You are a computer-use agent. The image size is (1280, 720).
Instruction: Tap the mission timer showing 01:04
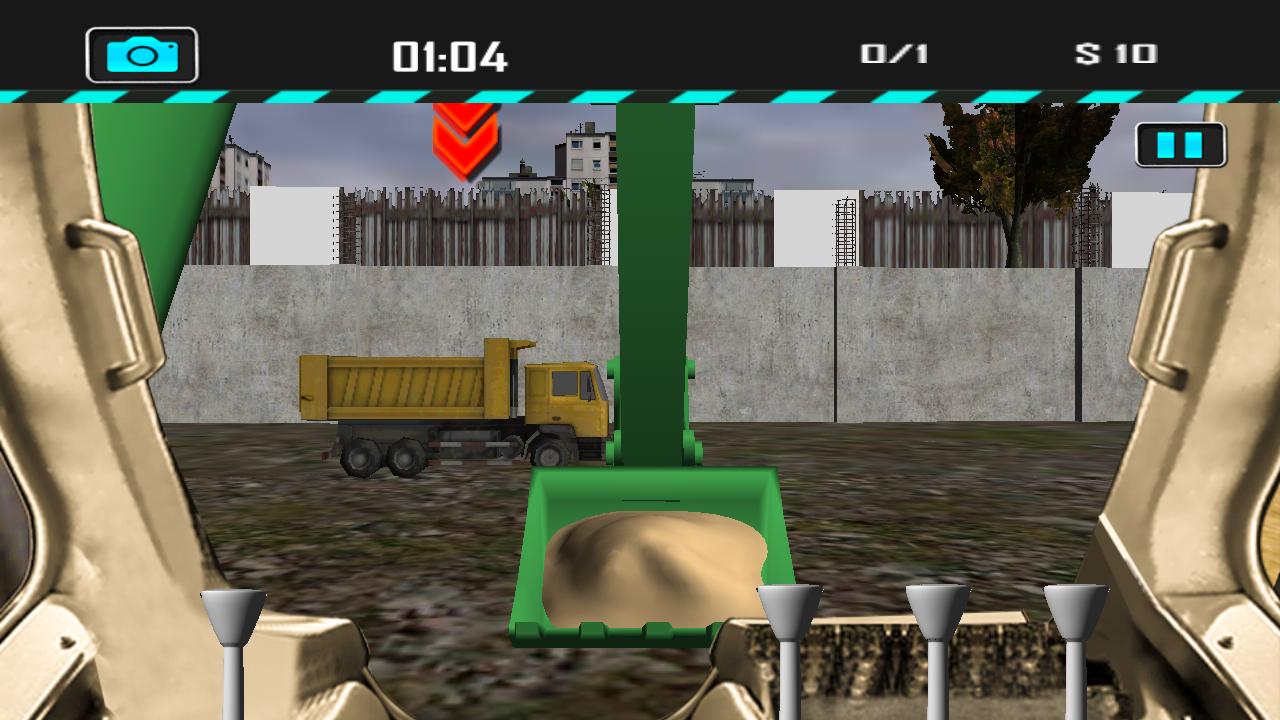pyautogui.click(x=450, y=57)
